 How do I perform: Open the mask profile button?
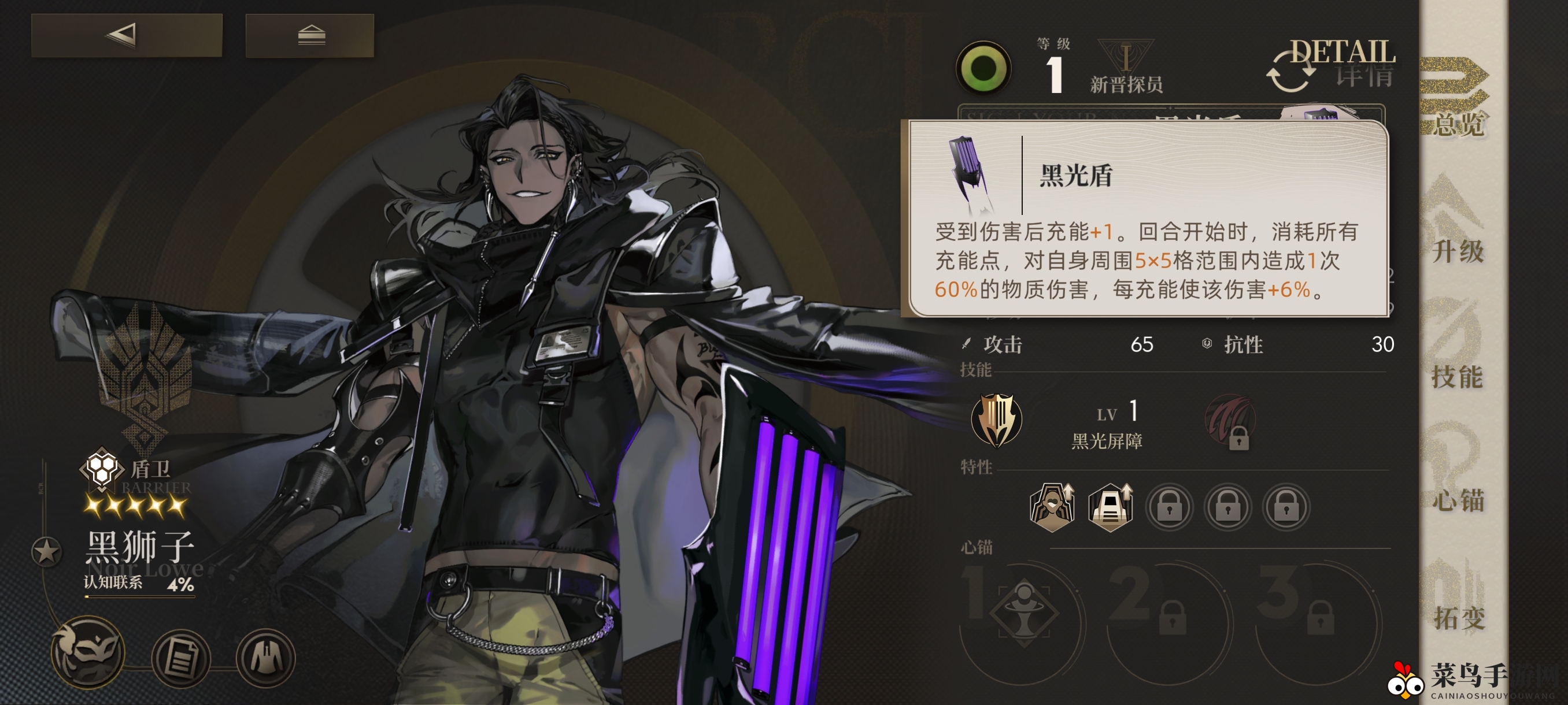click(x=89, y=652)
